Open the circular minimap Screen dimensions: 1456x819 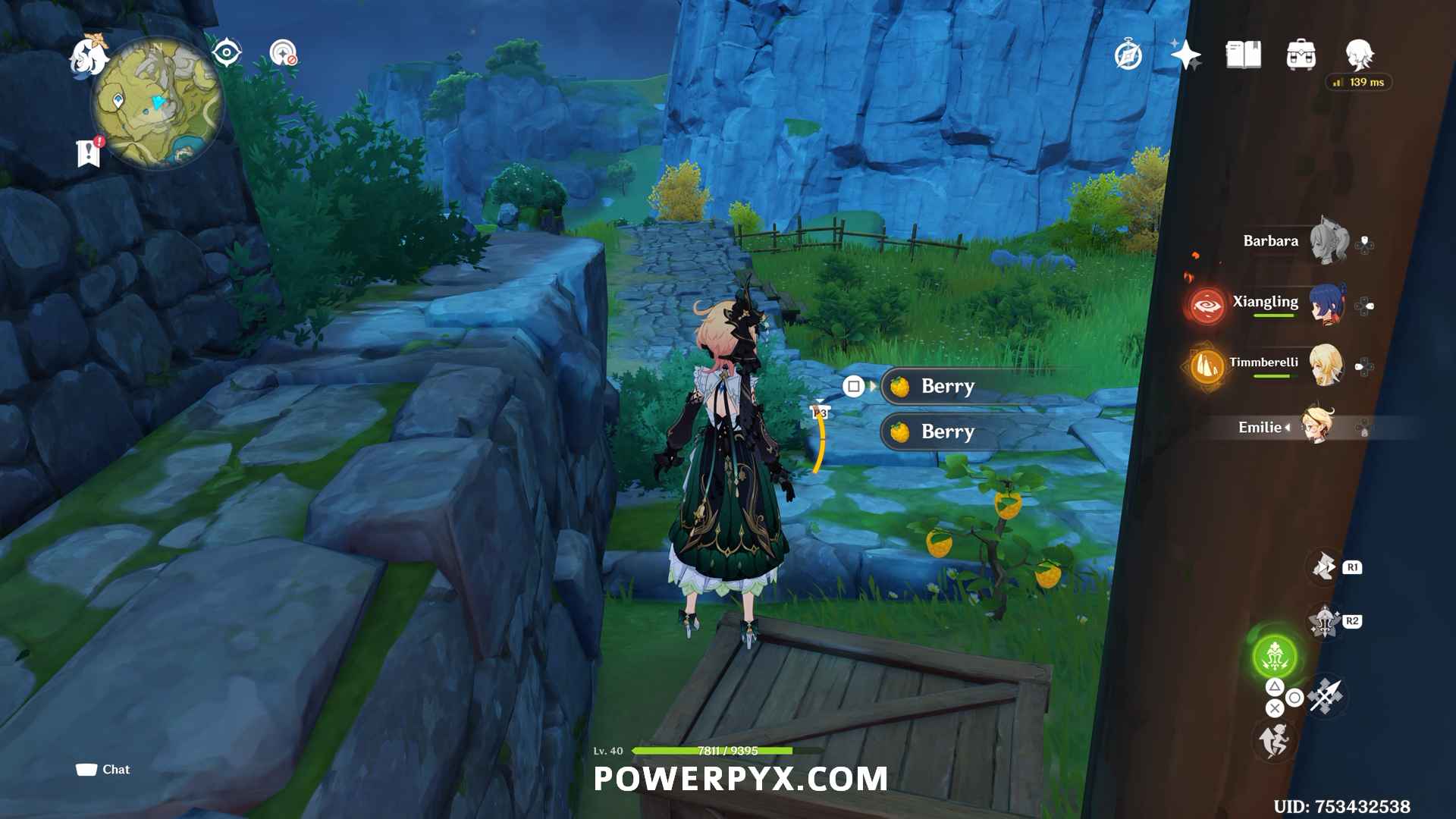coord(157,104)
